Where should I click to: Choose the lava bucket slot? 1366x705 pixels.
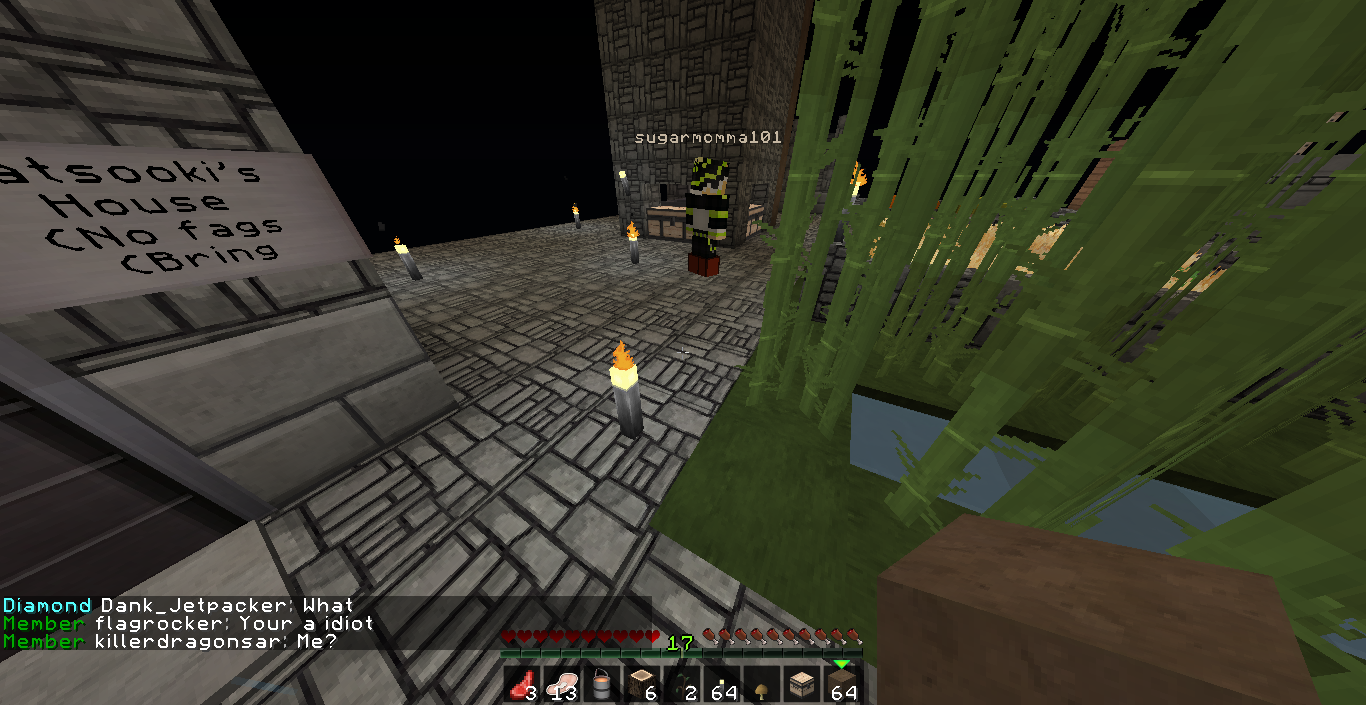pyautogui.click(x=603, y=685)
